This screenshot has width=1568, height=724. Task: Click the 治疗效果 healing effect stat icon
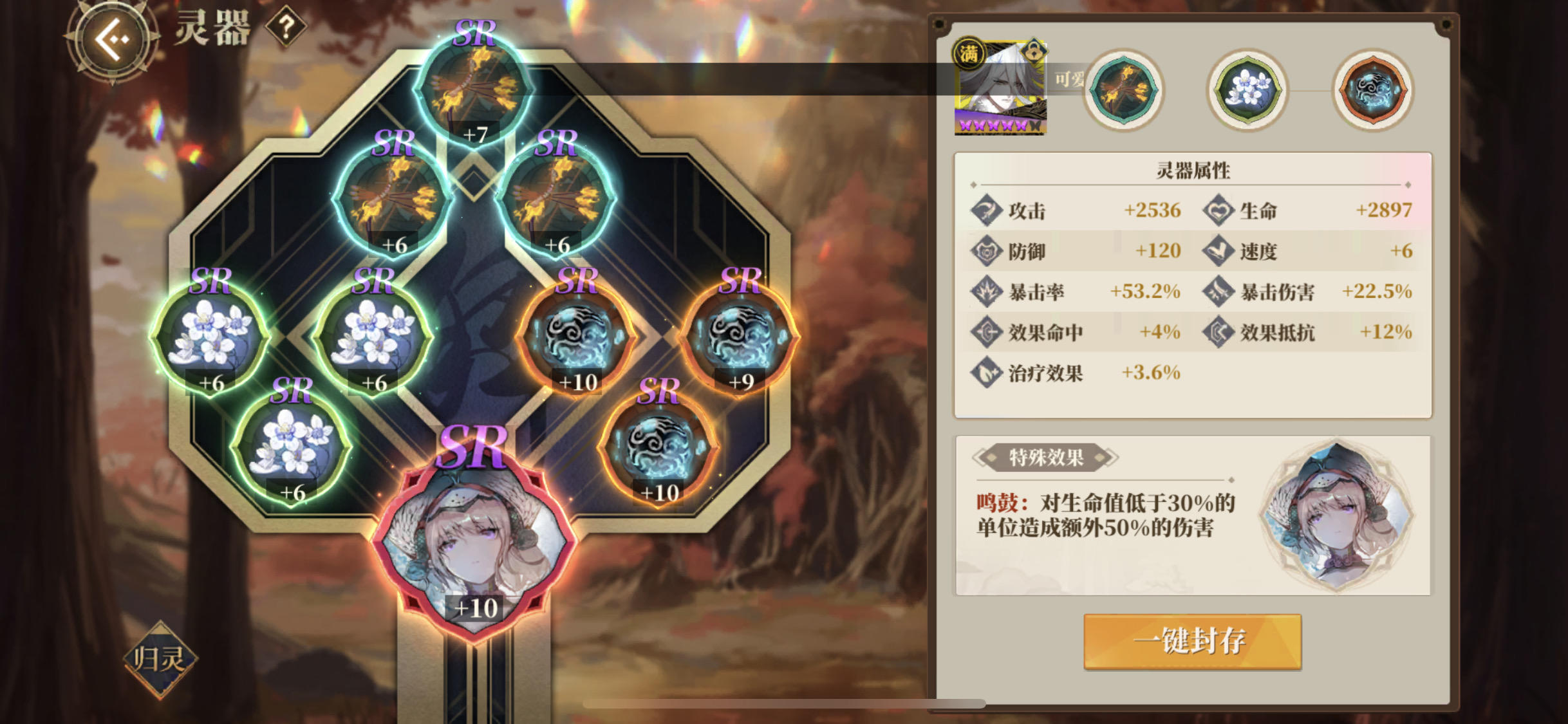pos(987,372)
